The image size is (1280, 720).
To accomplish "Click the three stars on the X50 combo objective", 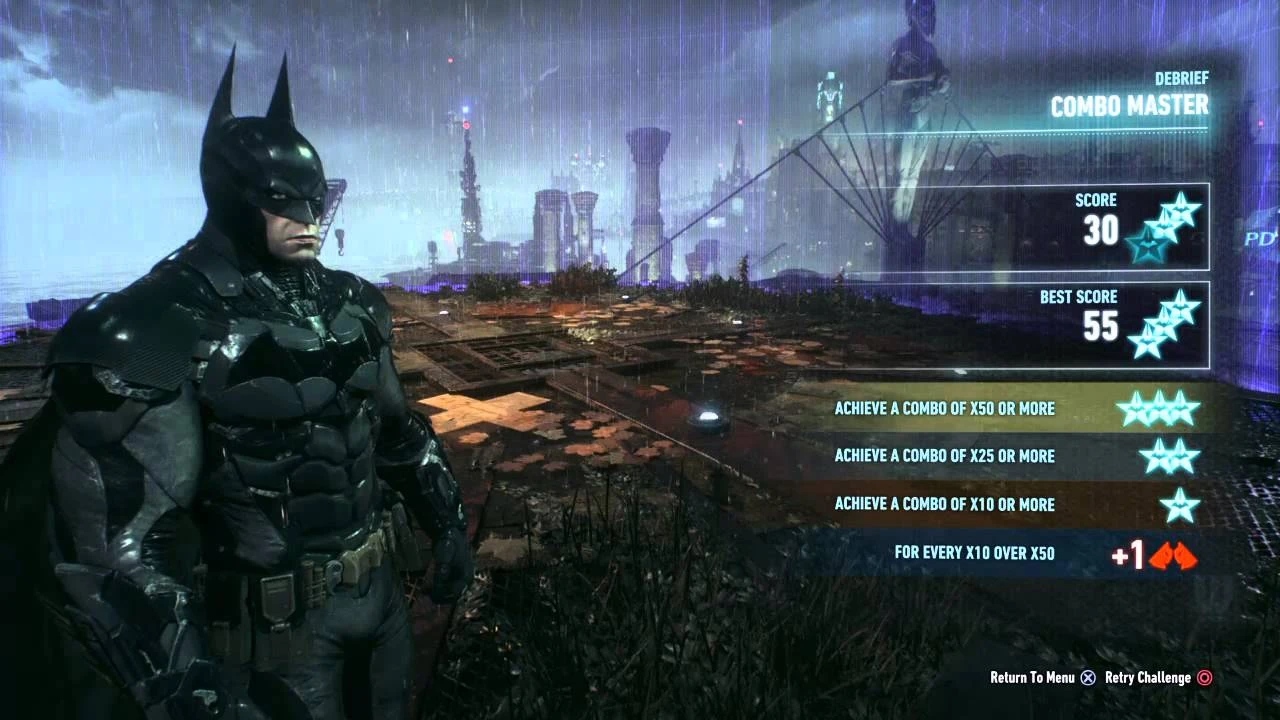I will point(1160,408).
